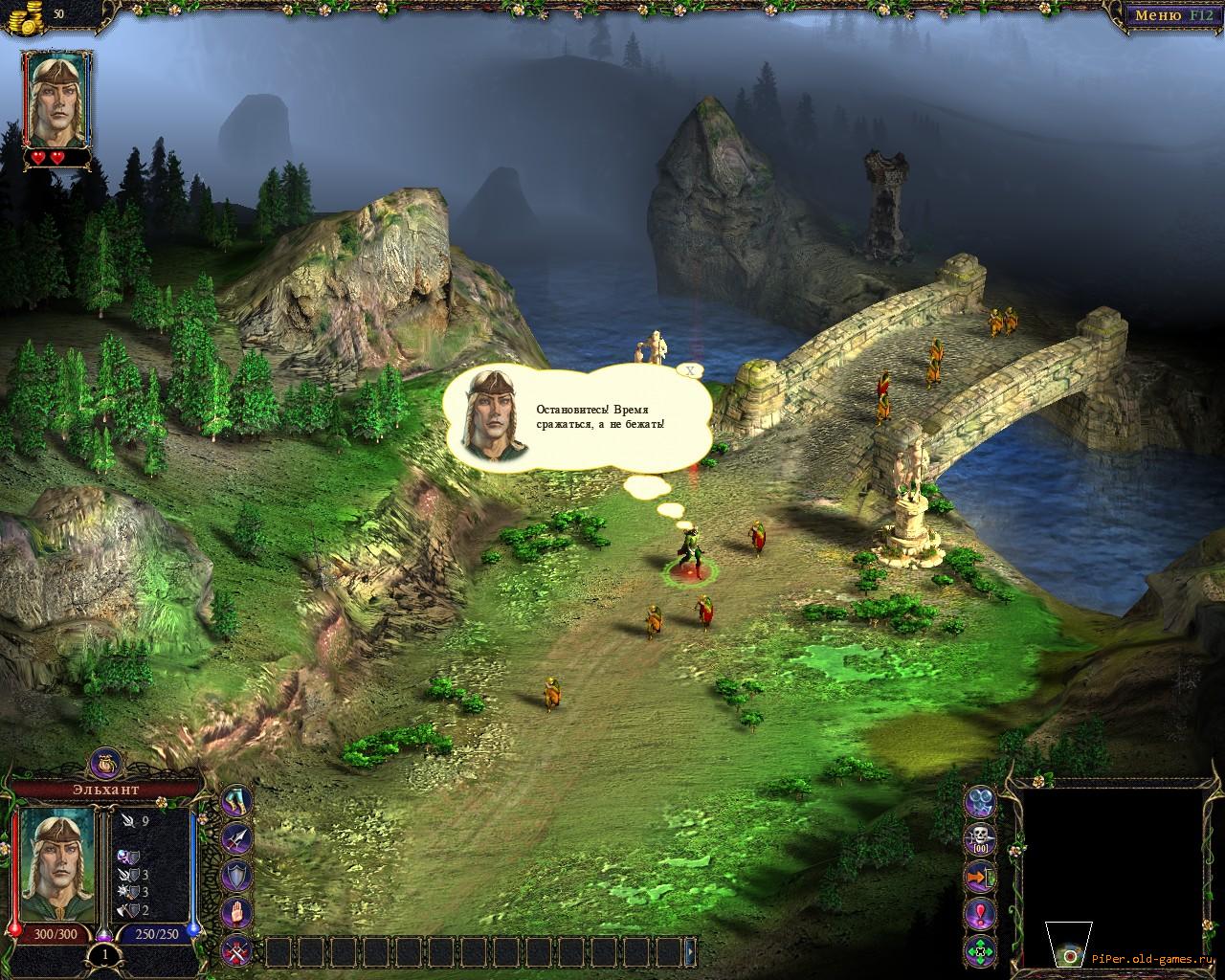The height and width of the screenshot is (980, 1225).
Task: Click the film camera icon
Action: coord(981,802)
